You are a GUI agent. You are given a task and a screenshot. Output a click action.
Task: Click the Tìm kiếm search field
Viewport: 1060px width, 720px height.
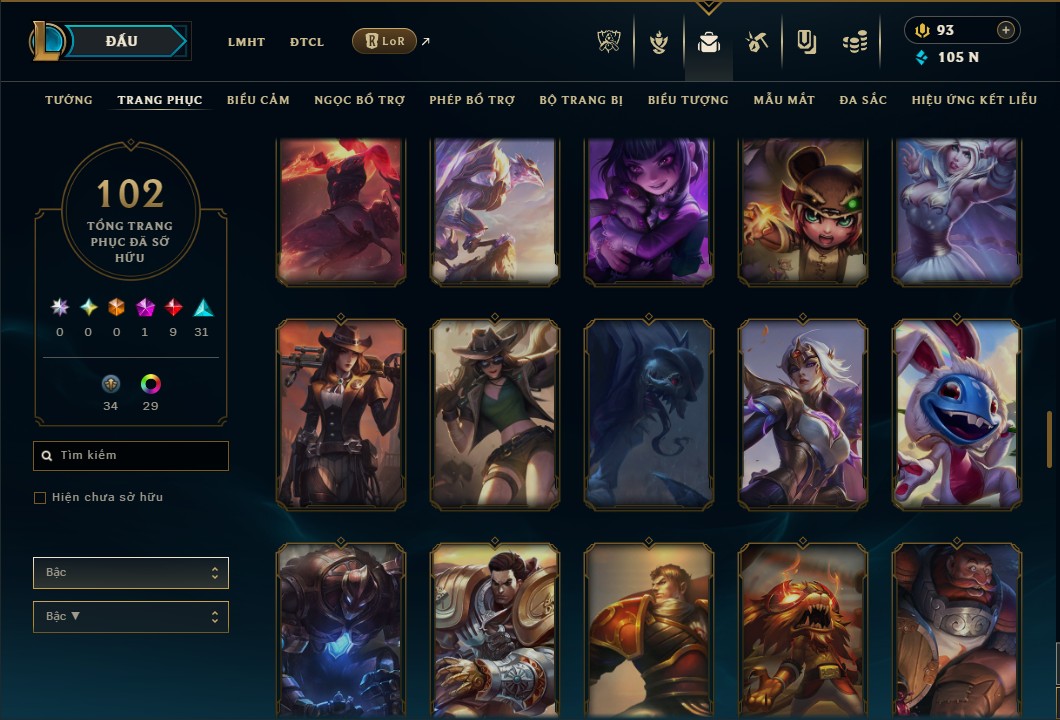[x=131, y=456]
